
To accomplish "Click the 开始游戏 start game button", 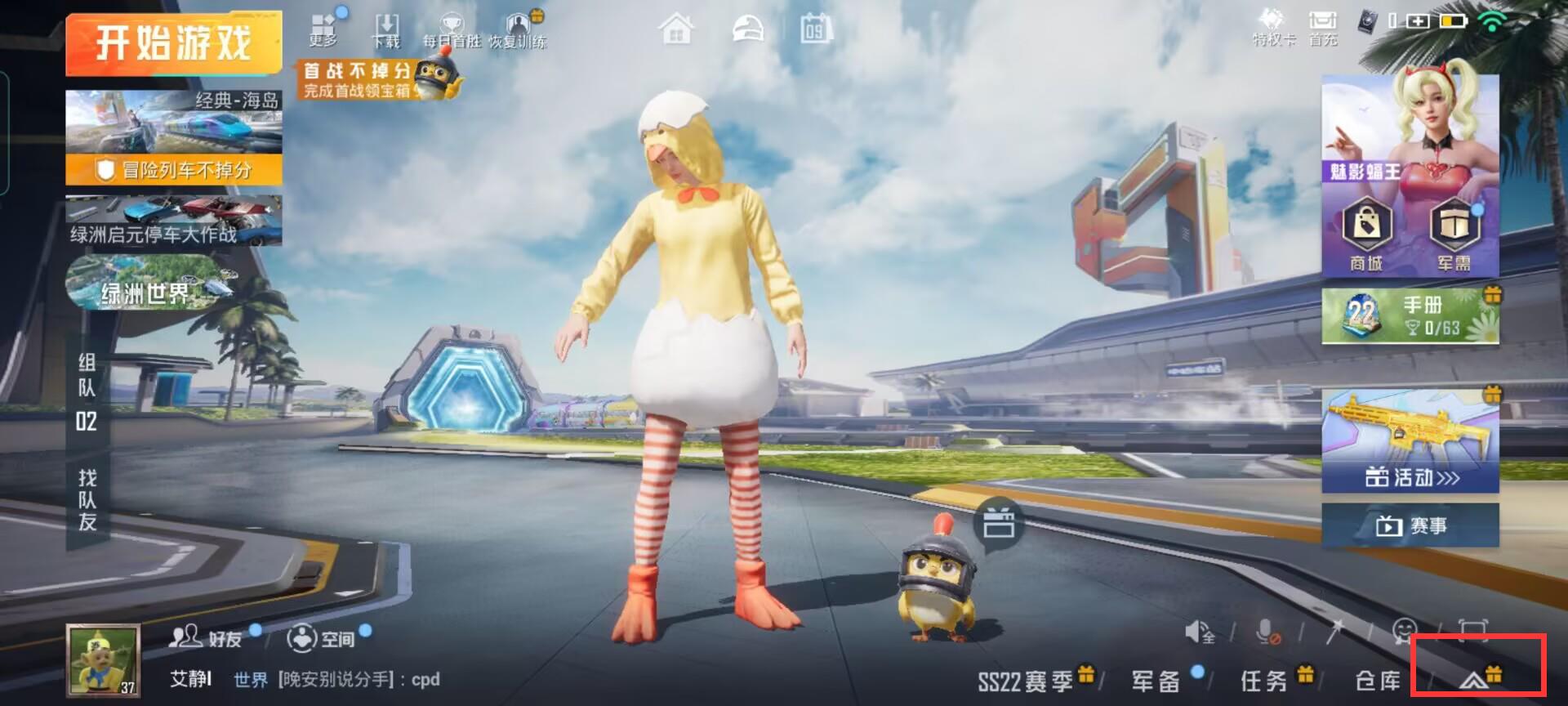I will coord(173,42).
